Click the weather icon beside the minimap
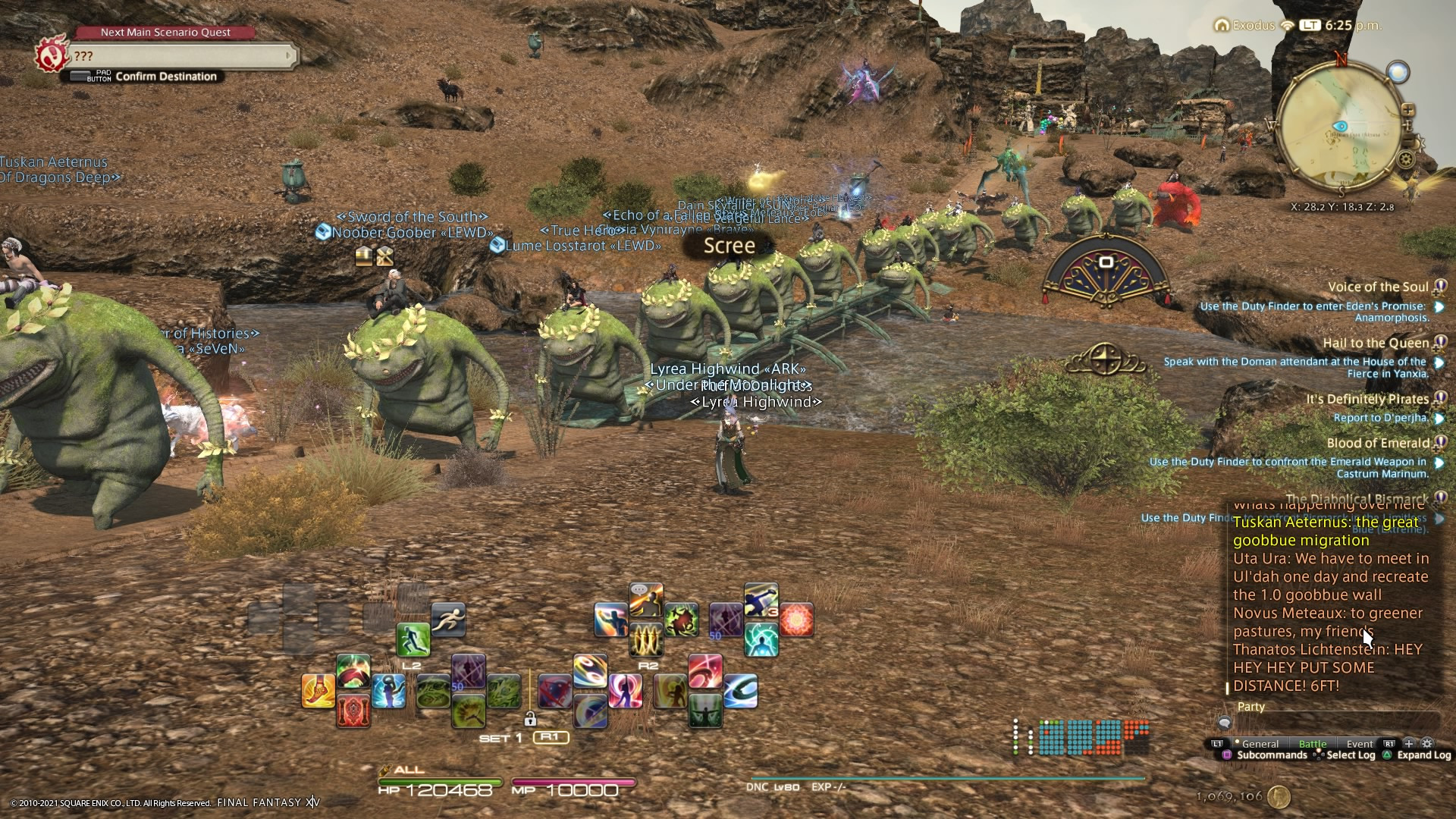Image resolution: width=1456 pixels, height=819 pixels. tap(1398, 71)
